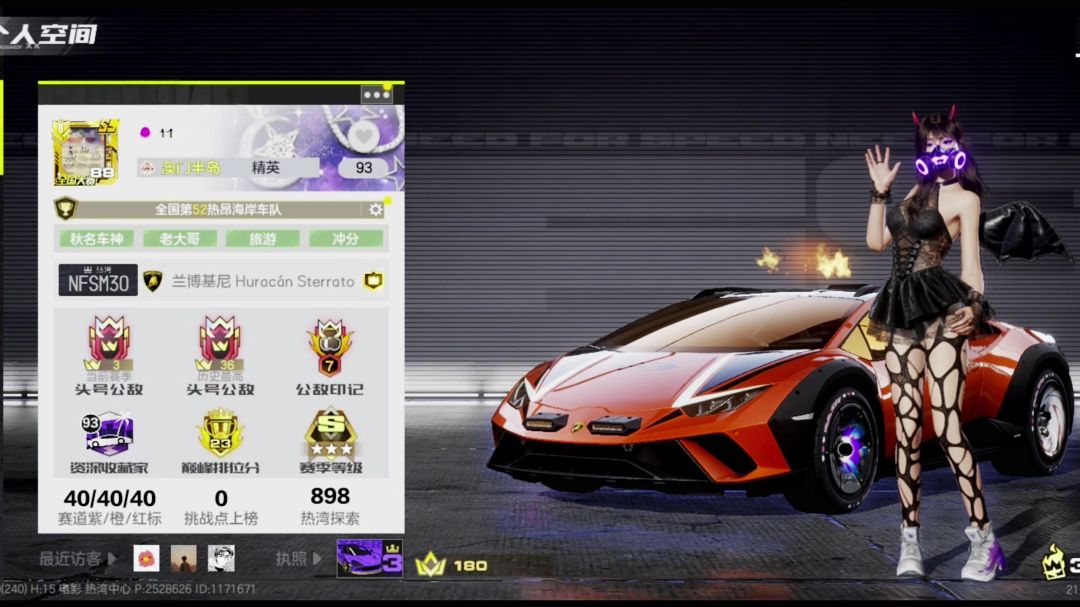
Task: Click the team trophy shield icon
Action: tap(66, 209)
